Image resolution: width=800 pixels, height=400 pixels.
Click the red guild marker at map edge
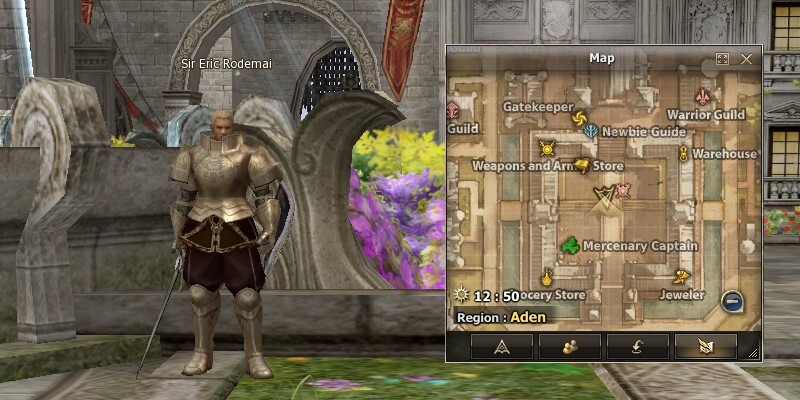point(452,108)
